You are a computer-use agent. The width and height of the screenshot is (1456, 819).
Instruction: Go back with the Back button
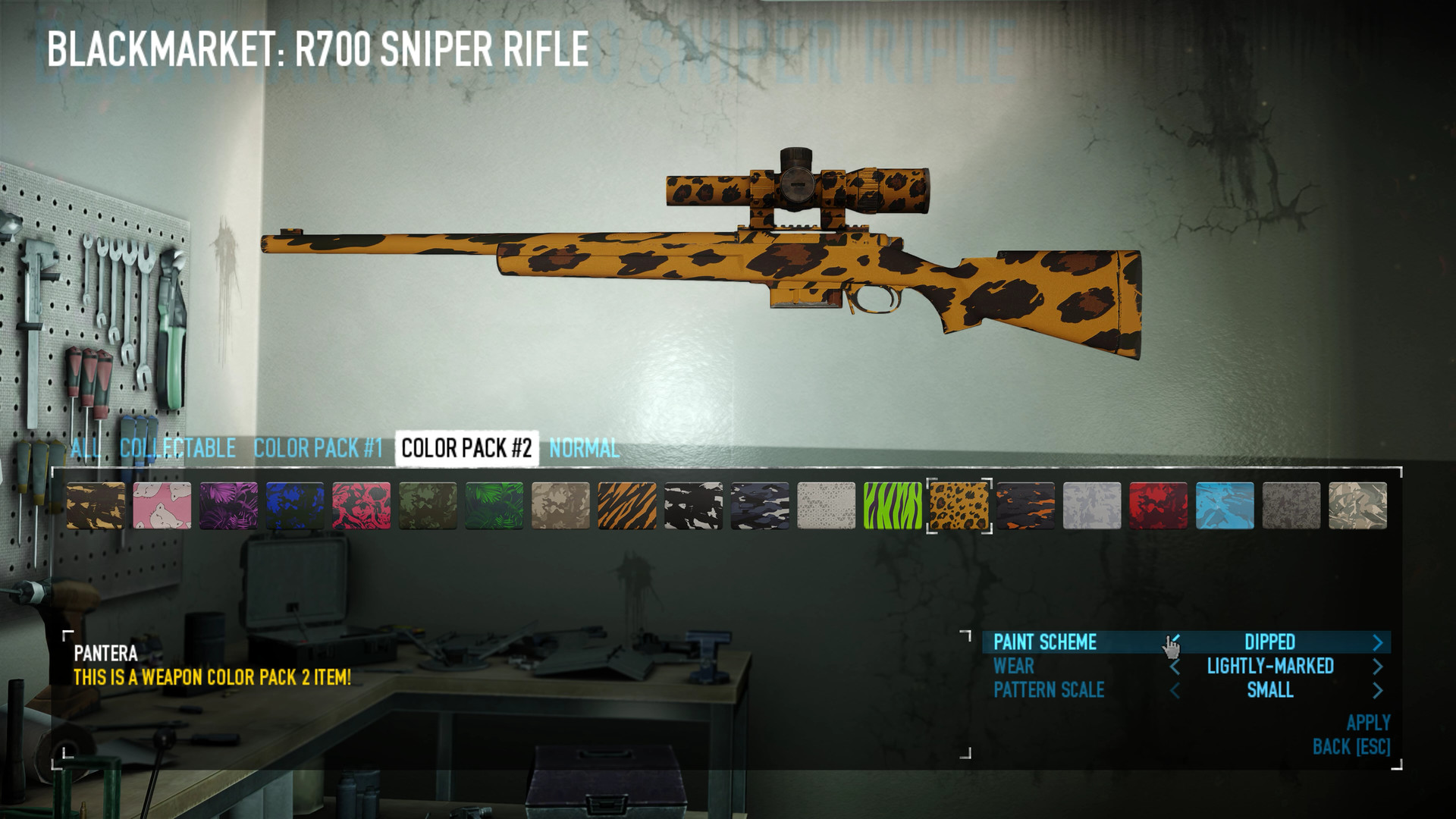1351,747
